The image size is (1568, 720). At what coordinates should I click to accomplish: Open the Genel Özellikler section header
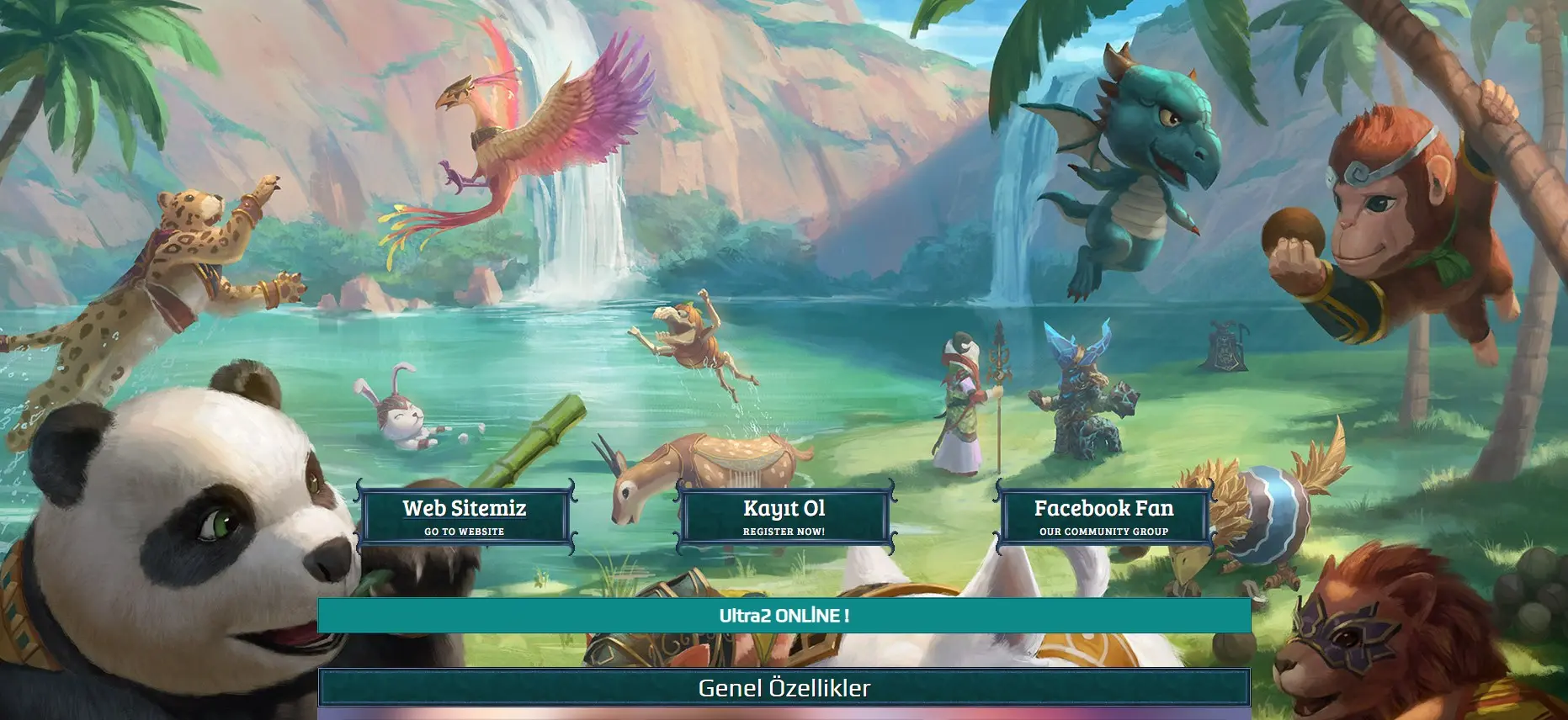coord(784,688)
